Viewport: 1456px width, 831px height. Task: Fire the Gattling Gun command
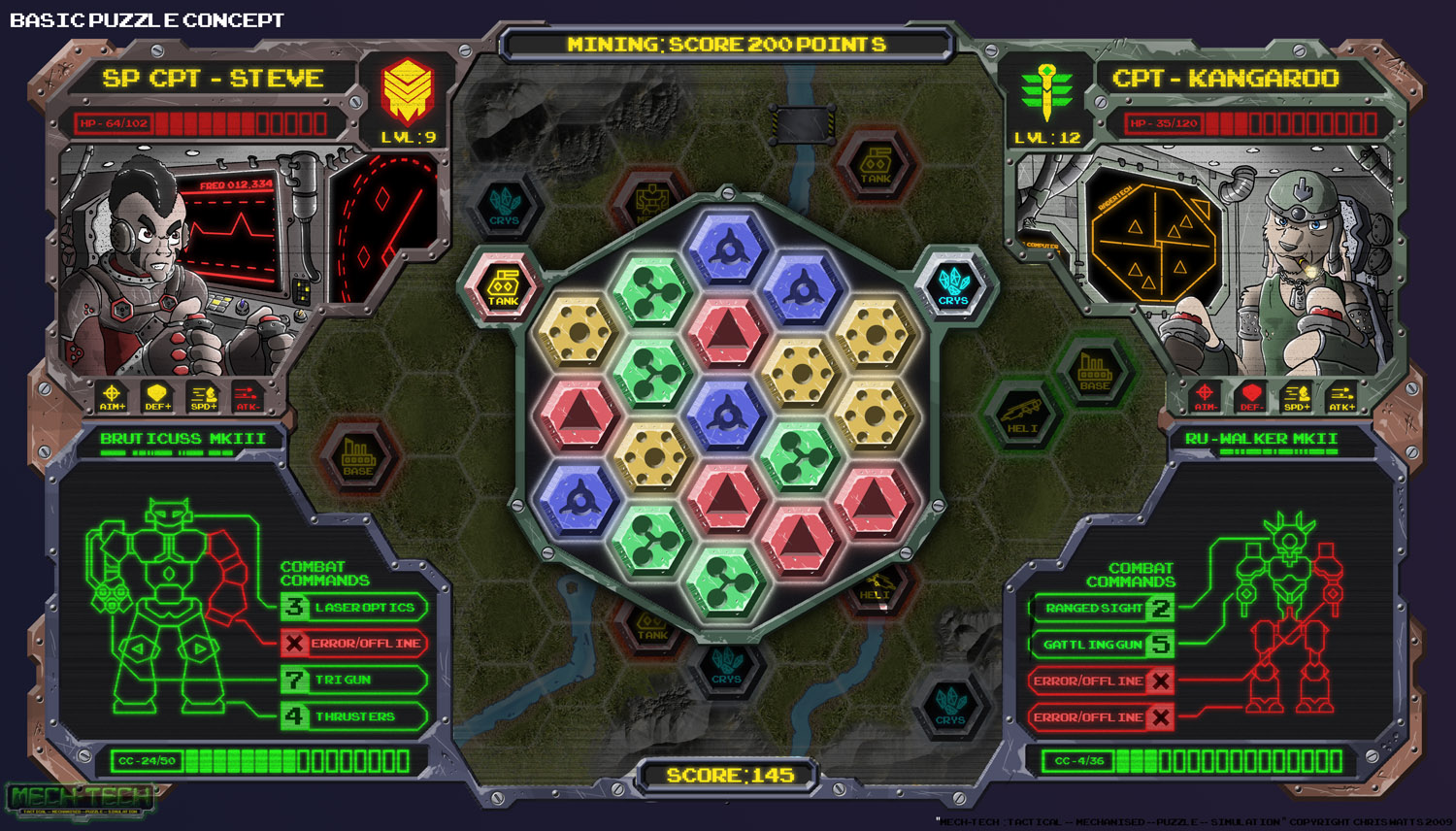[x=1103, y=645]
